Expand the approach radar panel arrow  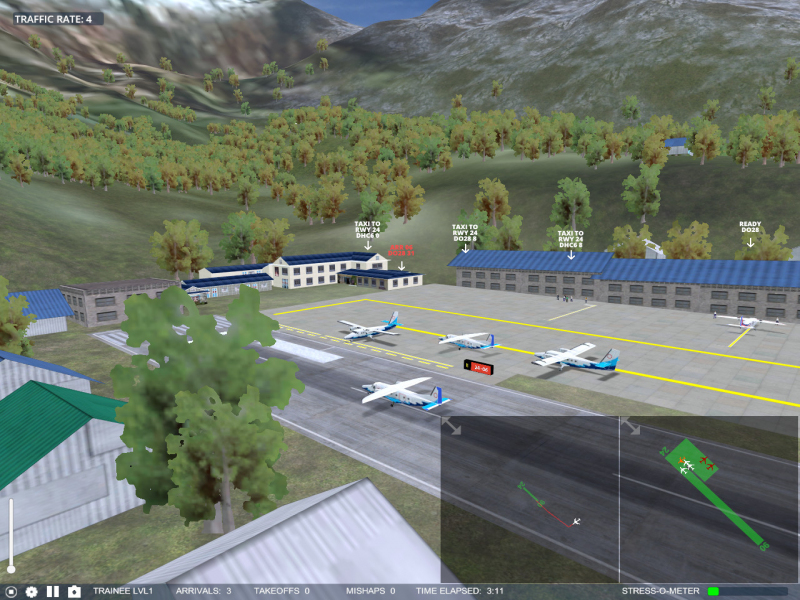pos(452,427)
